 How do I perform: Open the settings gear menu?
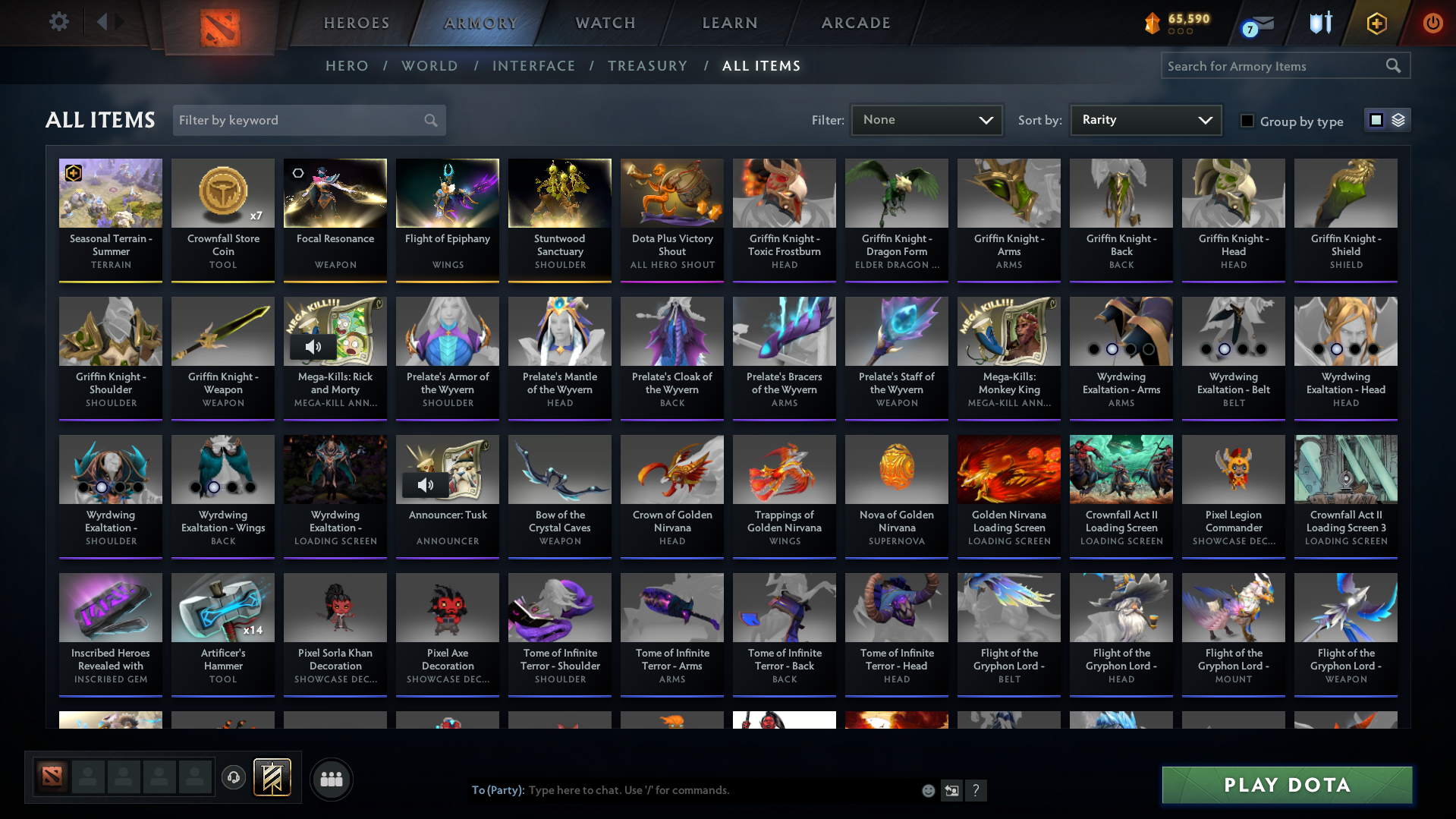click(x=59, y=22)
